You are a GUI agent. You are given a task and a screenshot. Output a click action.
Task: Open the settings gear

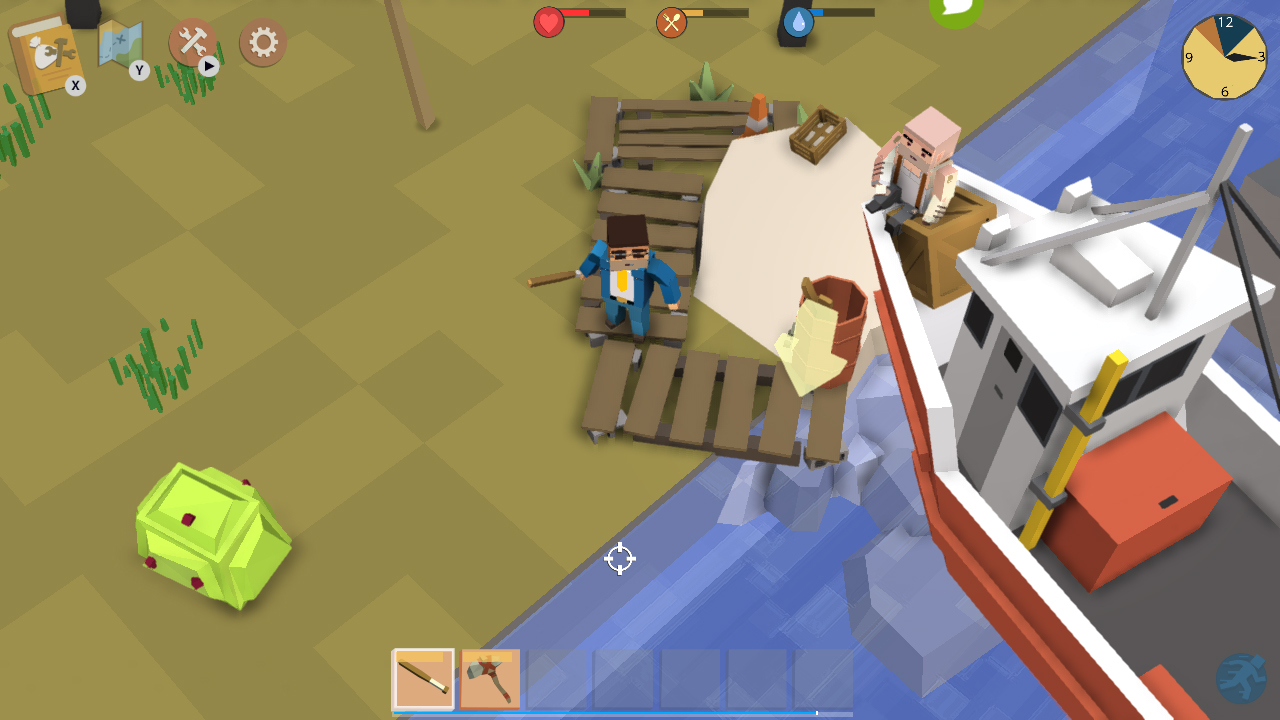coord(262,44)
